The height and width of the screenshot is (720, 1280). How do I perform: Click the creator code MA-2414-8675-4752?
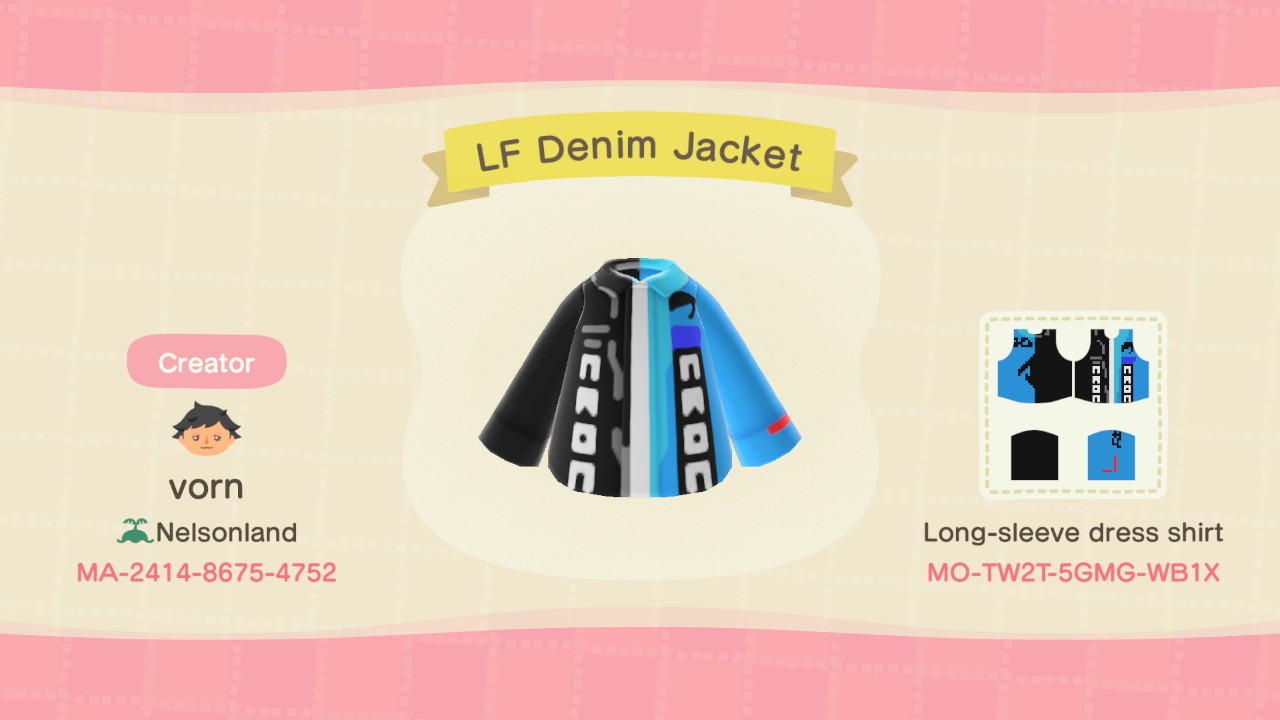207,572
